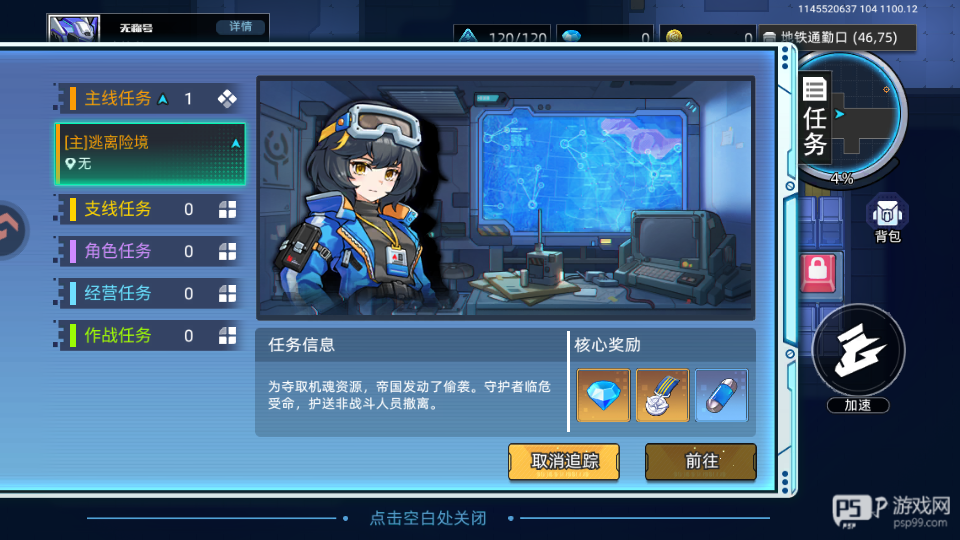Click the player mech avatar portrait
This screenshot has width=960, height=540.
pyautogui.click(x=73, y=29)
